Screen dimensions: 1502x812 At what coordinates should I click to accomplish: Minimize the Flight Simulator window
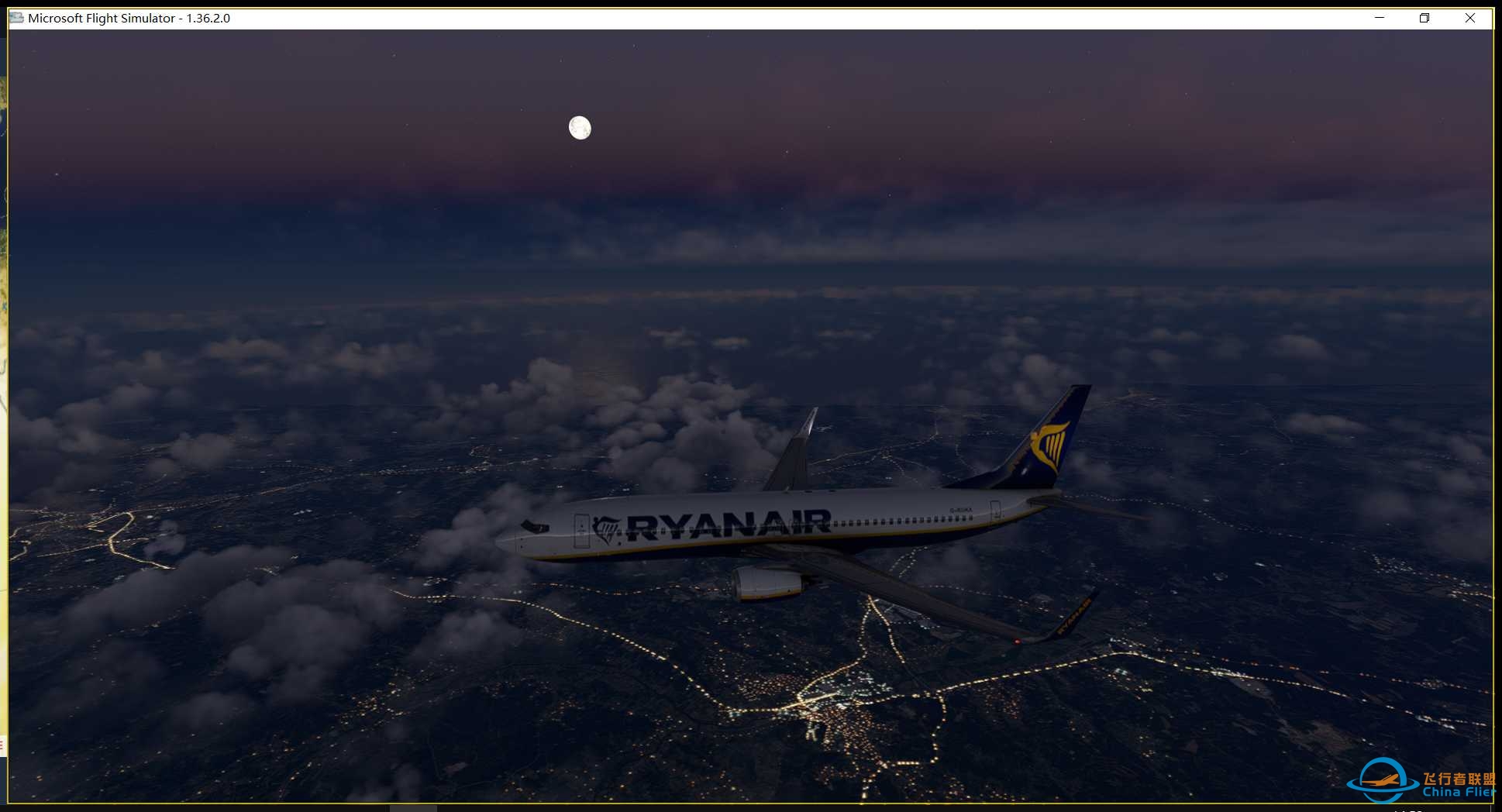point(1380,18)
